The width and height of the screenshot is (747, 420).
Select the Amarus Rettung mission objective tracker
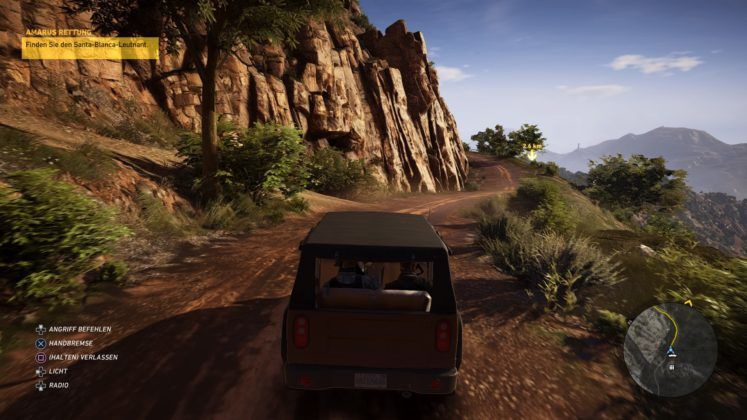(91, 47)
